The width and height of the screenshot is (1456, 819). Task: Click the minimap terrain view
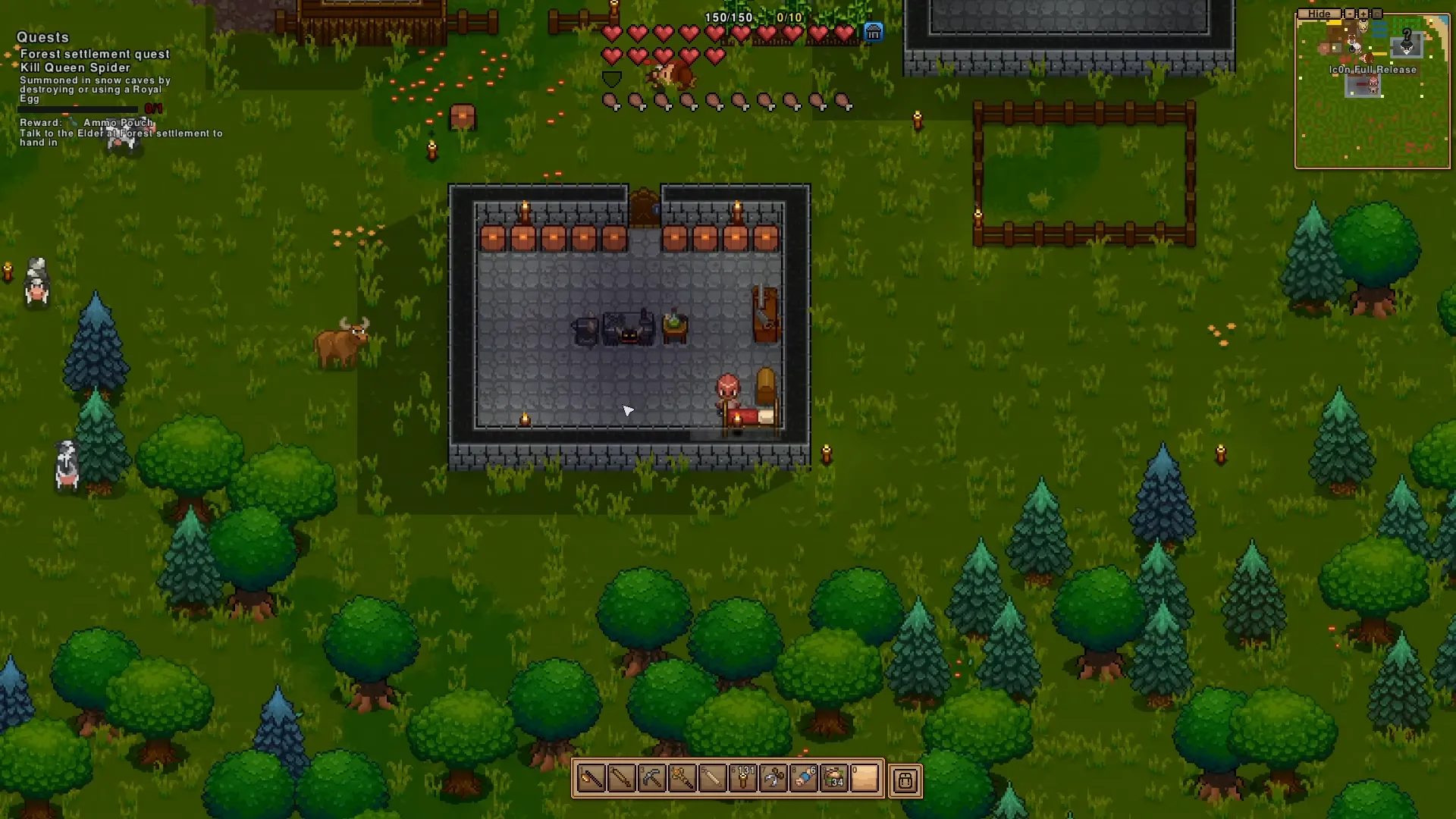click(1373, 121)
